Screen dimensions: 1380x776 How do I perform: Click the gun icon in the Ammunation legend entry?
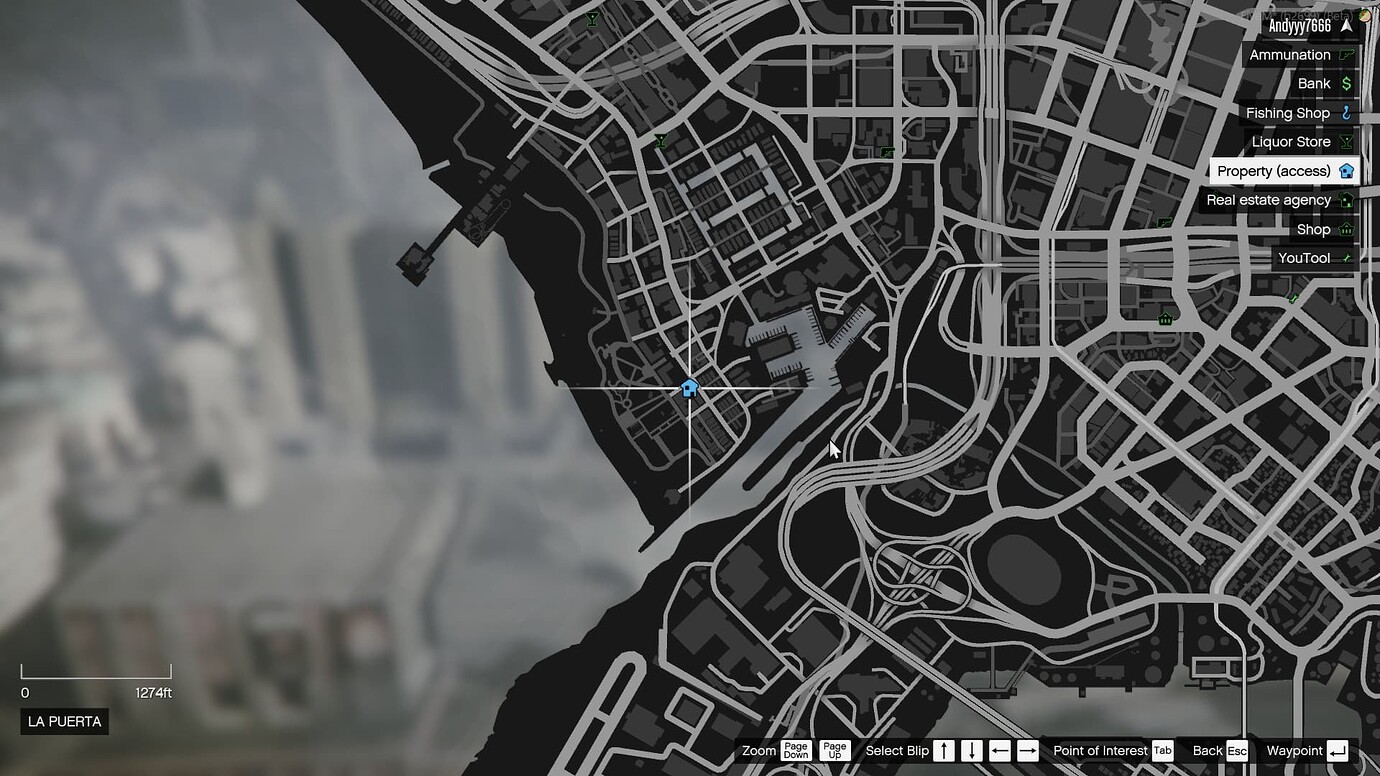click(x=1344, y=54)
